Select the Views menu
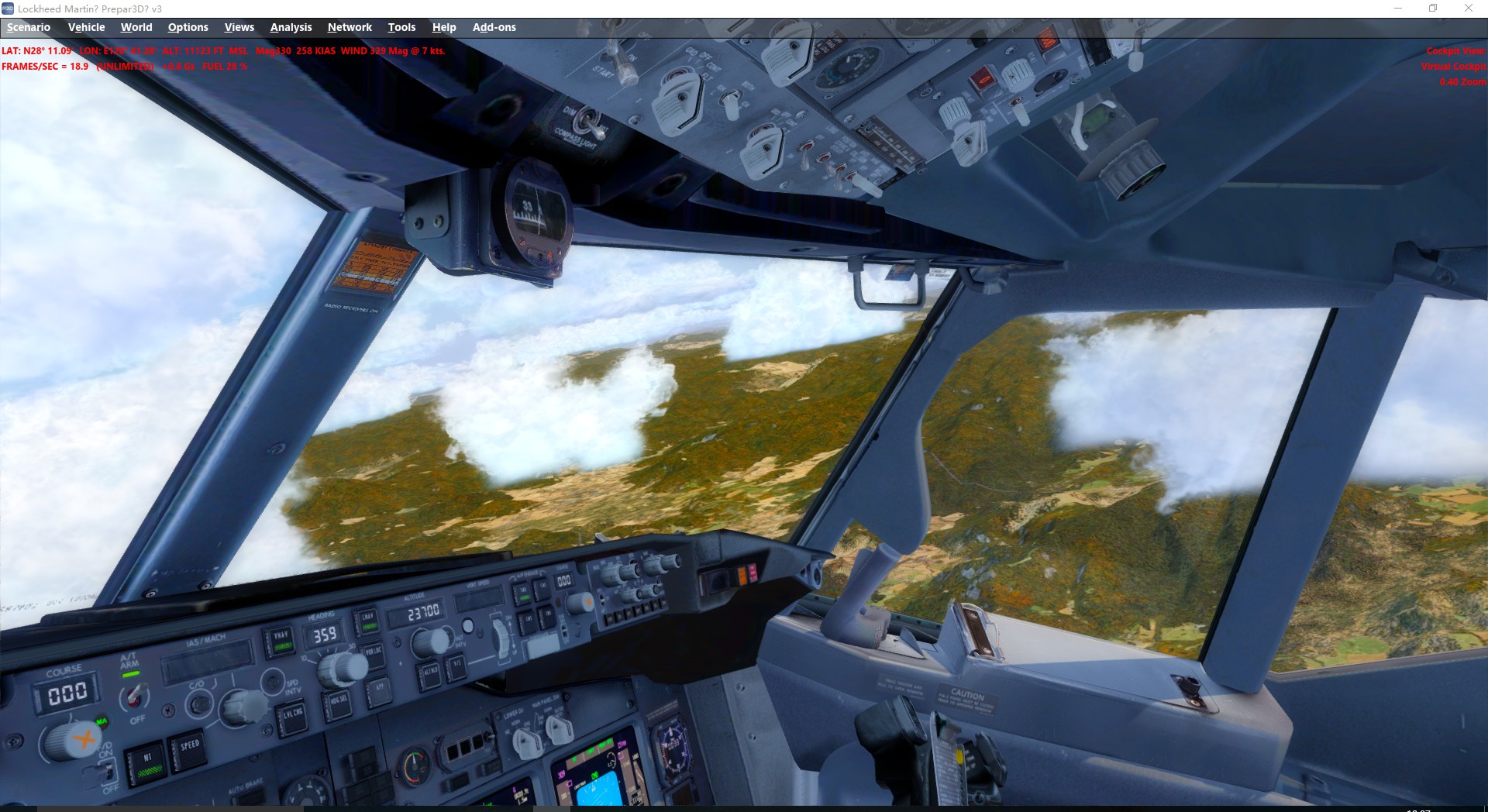This screenshot has height=812, width=1488. pos(239,27)
